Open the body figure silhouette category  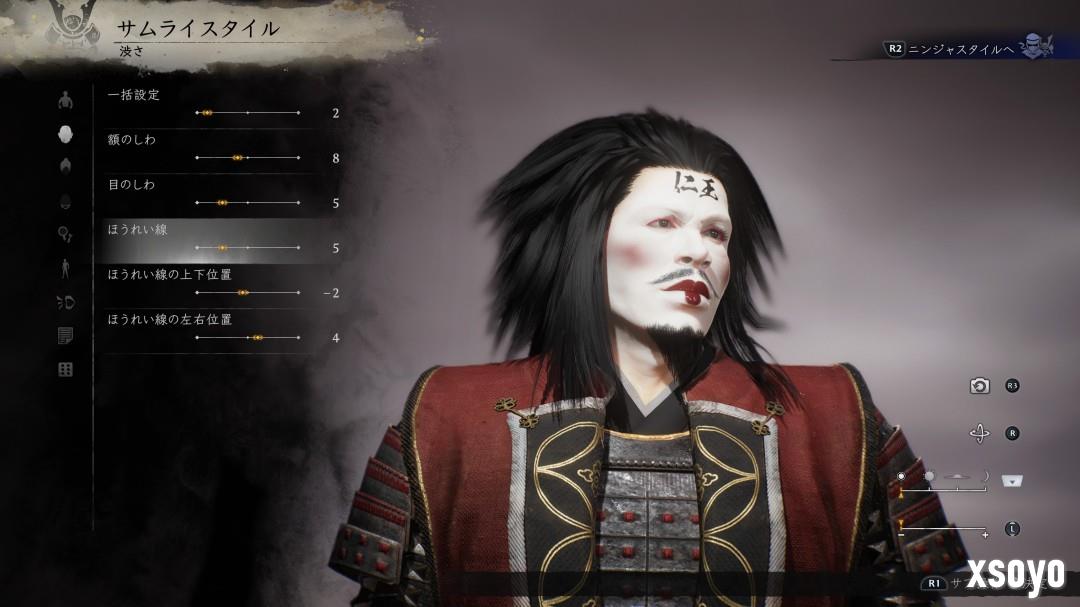[66, 268]
